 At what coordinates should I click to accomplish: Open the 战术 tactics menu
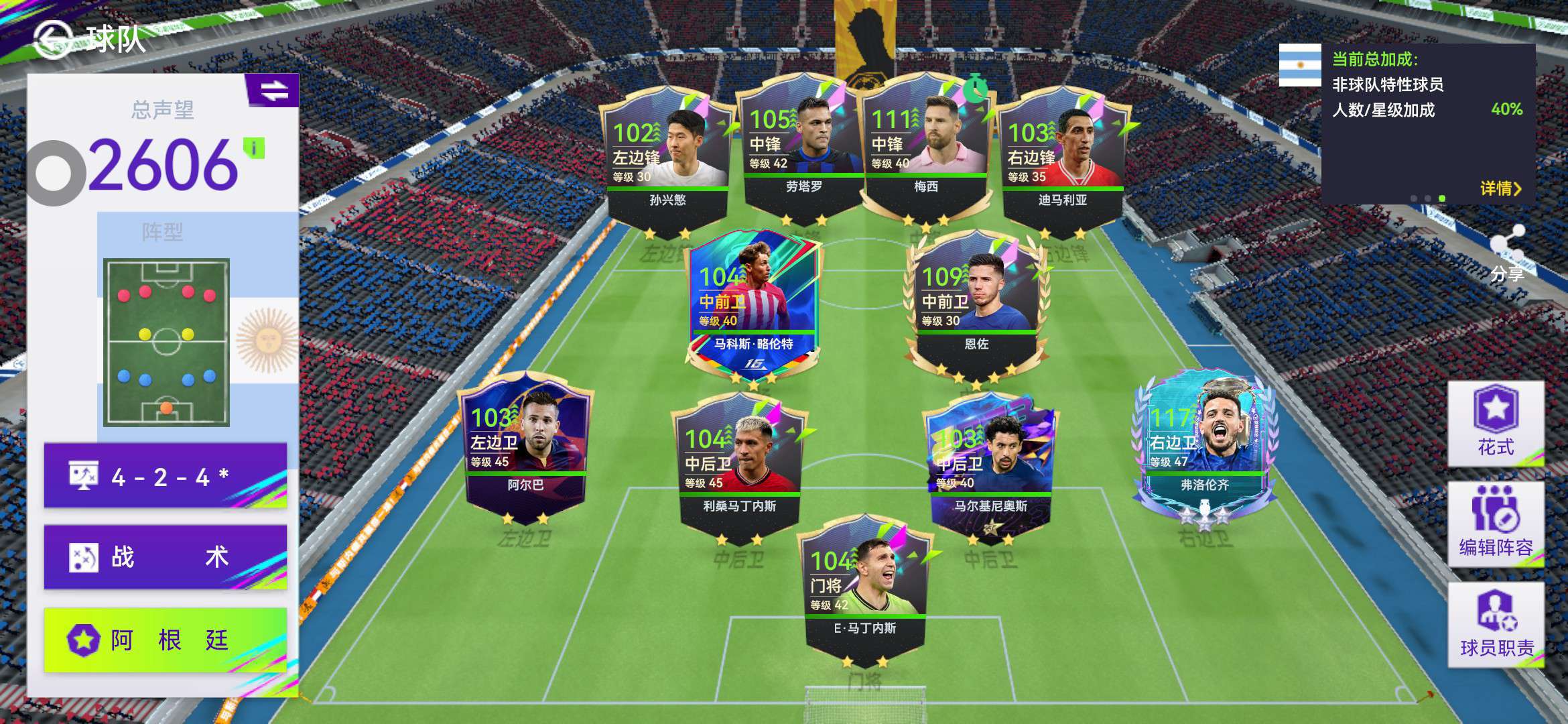166,557
